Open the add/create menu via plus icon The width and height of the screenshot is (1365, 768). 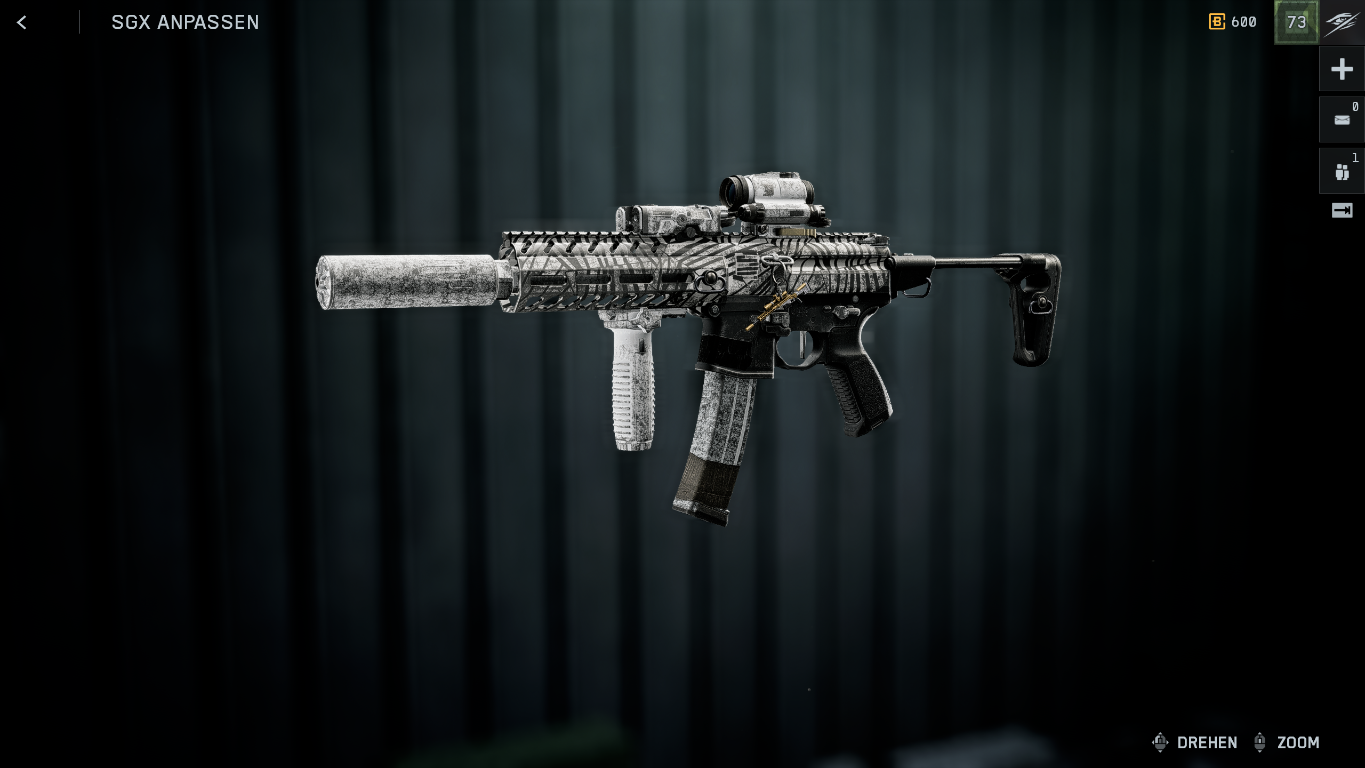pyautogui.click(x=1341, y=68)
